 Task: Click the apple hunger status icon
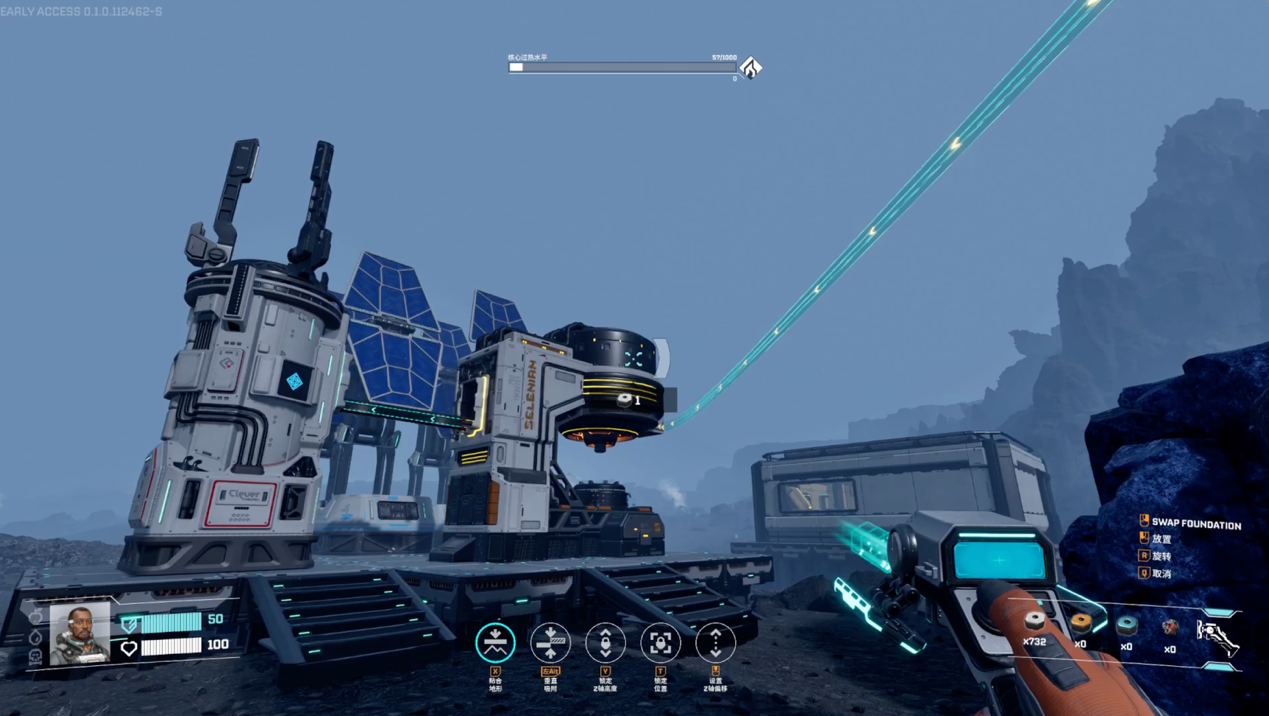36,618
